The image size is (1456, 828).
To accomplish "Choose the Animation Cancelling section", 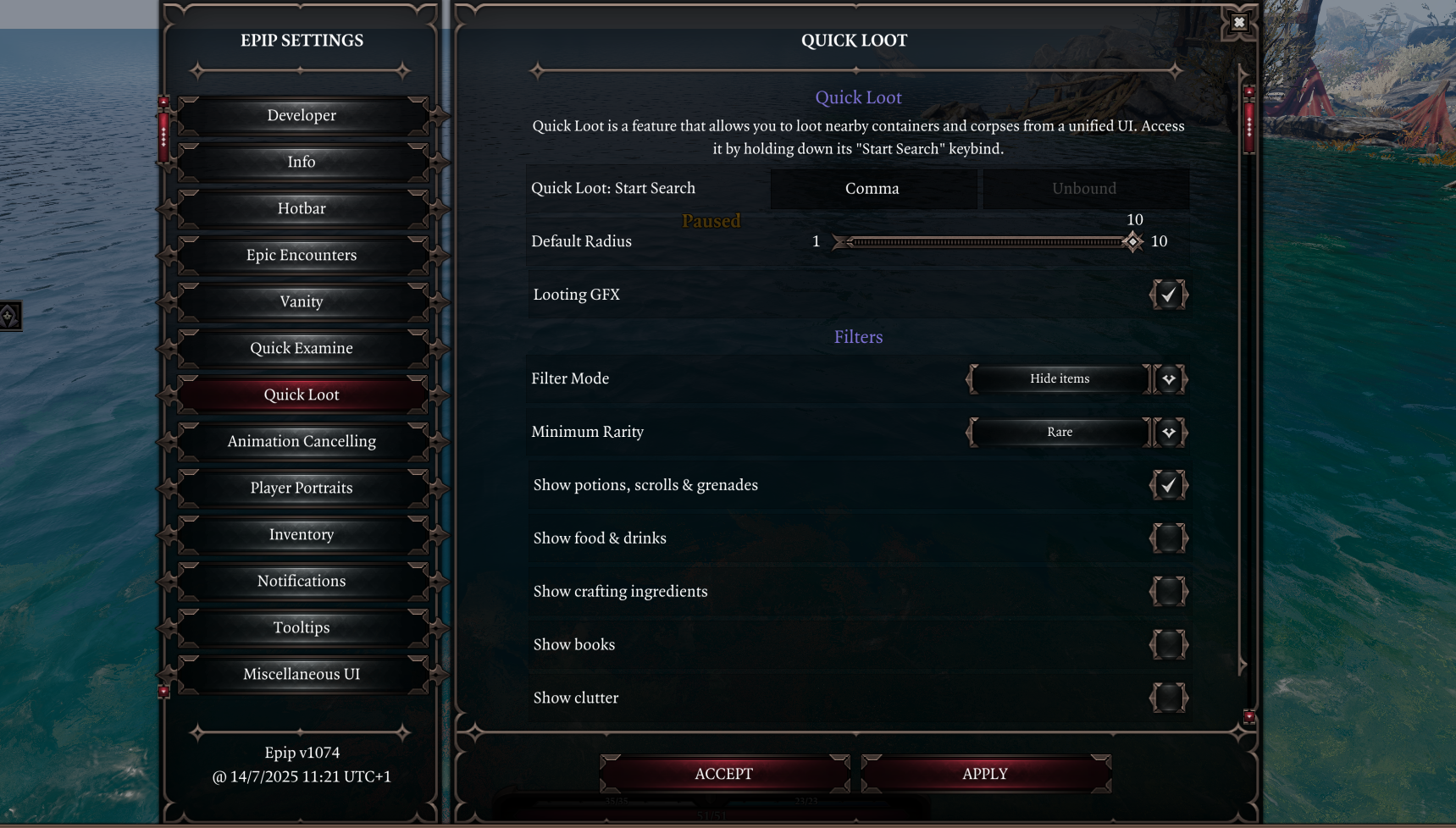I will click(302, 441).
